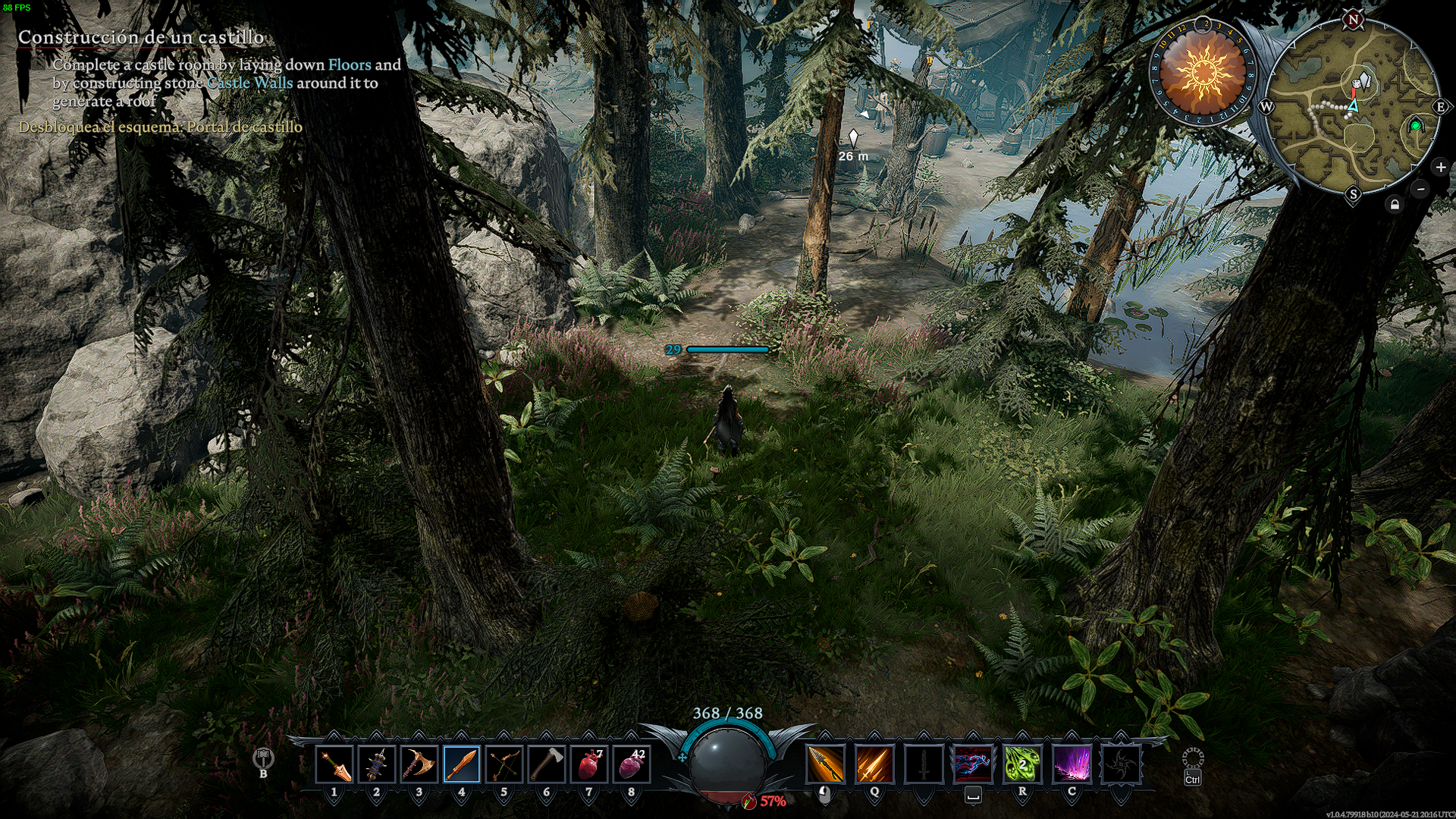The height and width of the screenshot is (819, 1456).
Task: Activate the single spear primary attack
Action: click(x=825, y=764)
